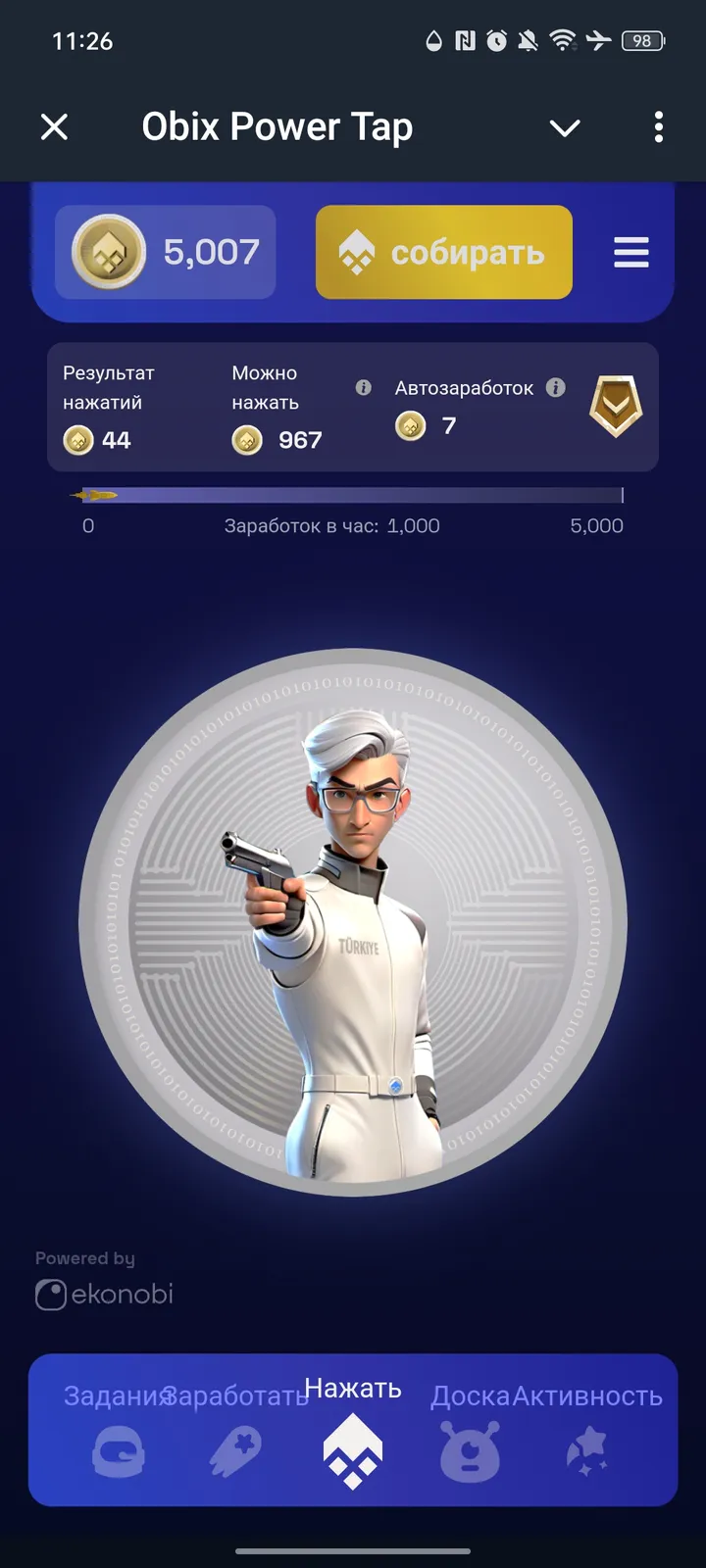The image size is (706, 1568).
Task: Select the Нажать tab
Action: [x=353, y=1429]
